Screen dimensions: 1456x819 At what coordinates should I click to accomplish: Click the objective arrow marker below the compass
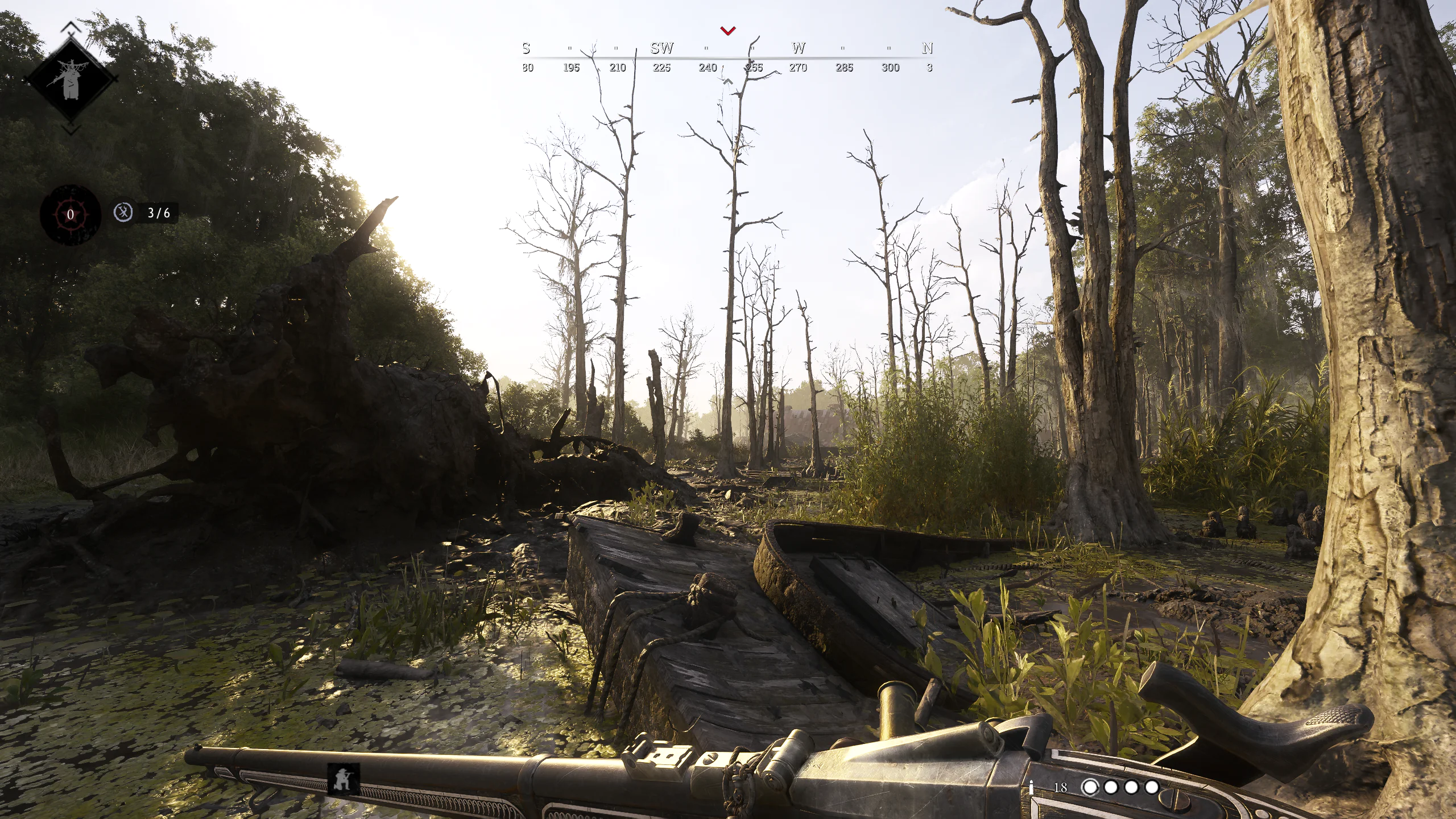(728, 82)
